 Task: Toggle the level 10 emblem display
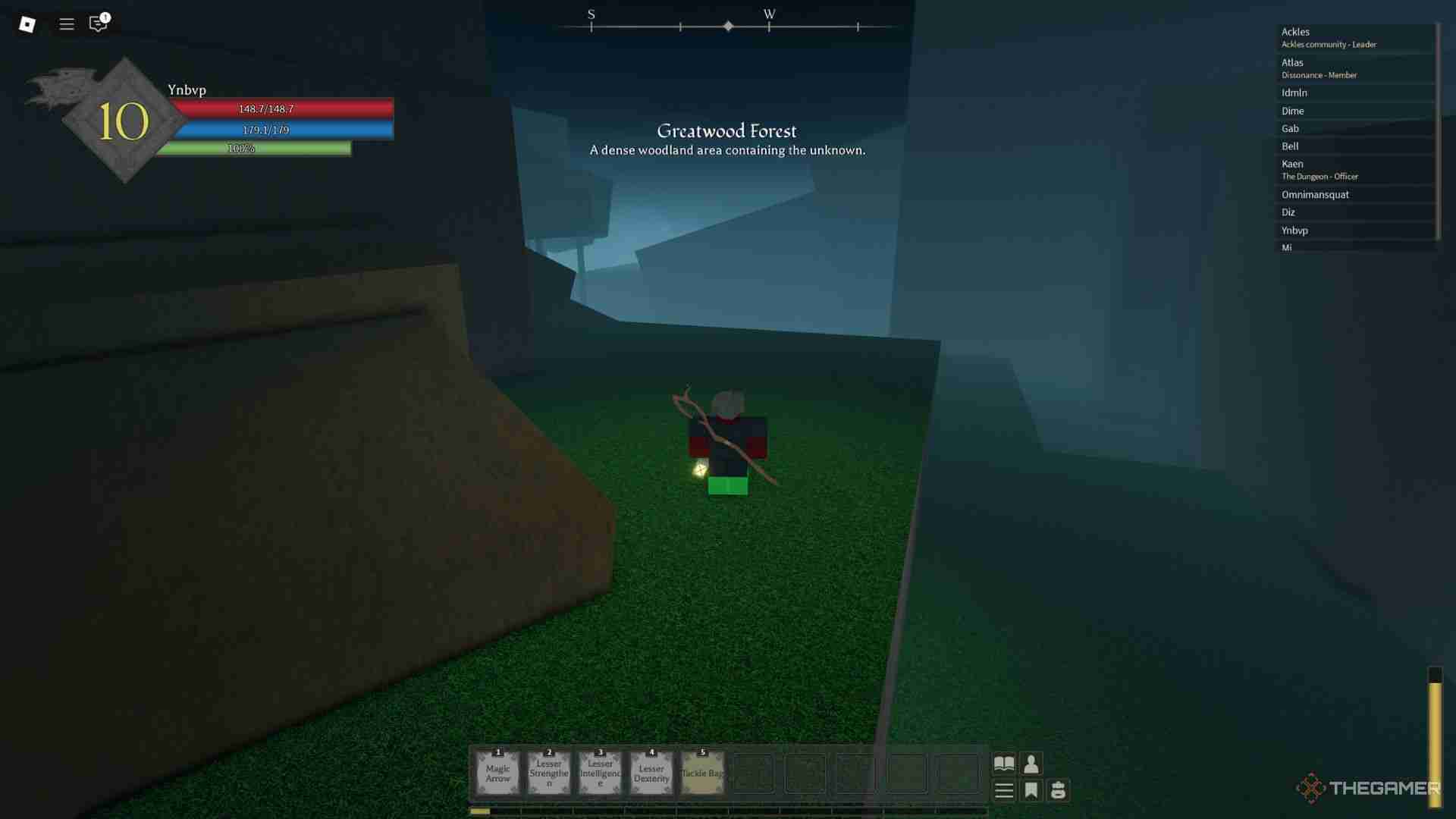tap(124, 119)
